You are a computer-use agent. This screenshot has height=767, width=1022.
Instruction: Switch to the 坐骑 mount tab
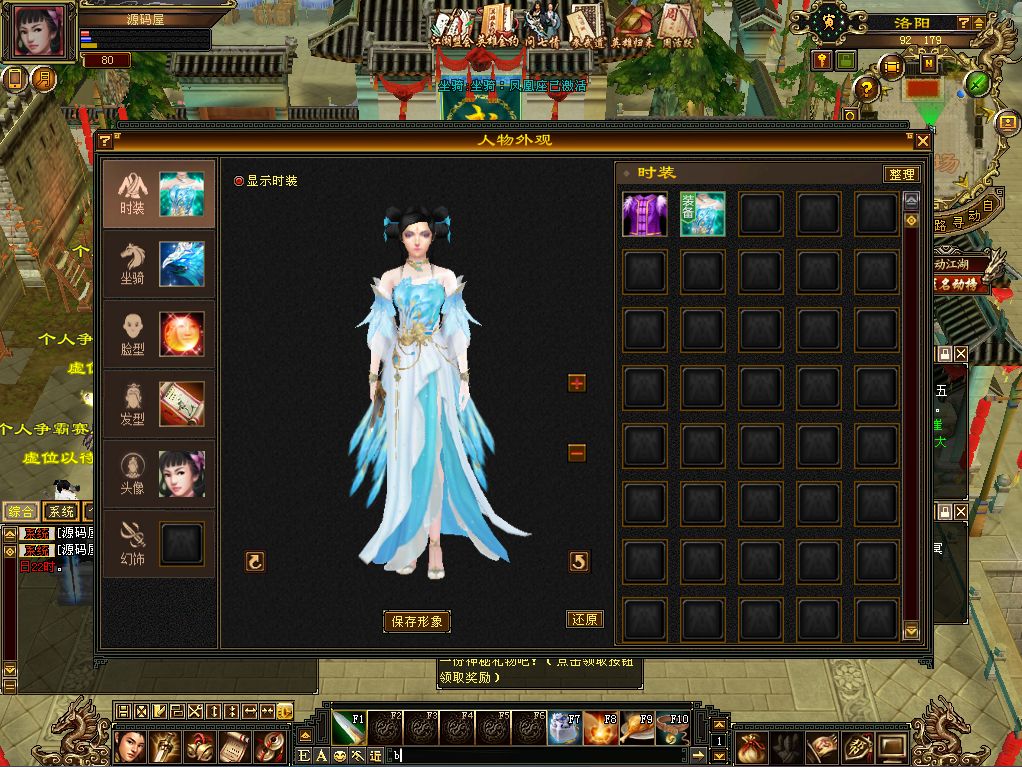[158, 264]
